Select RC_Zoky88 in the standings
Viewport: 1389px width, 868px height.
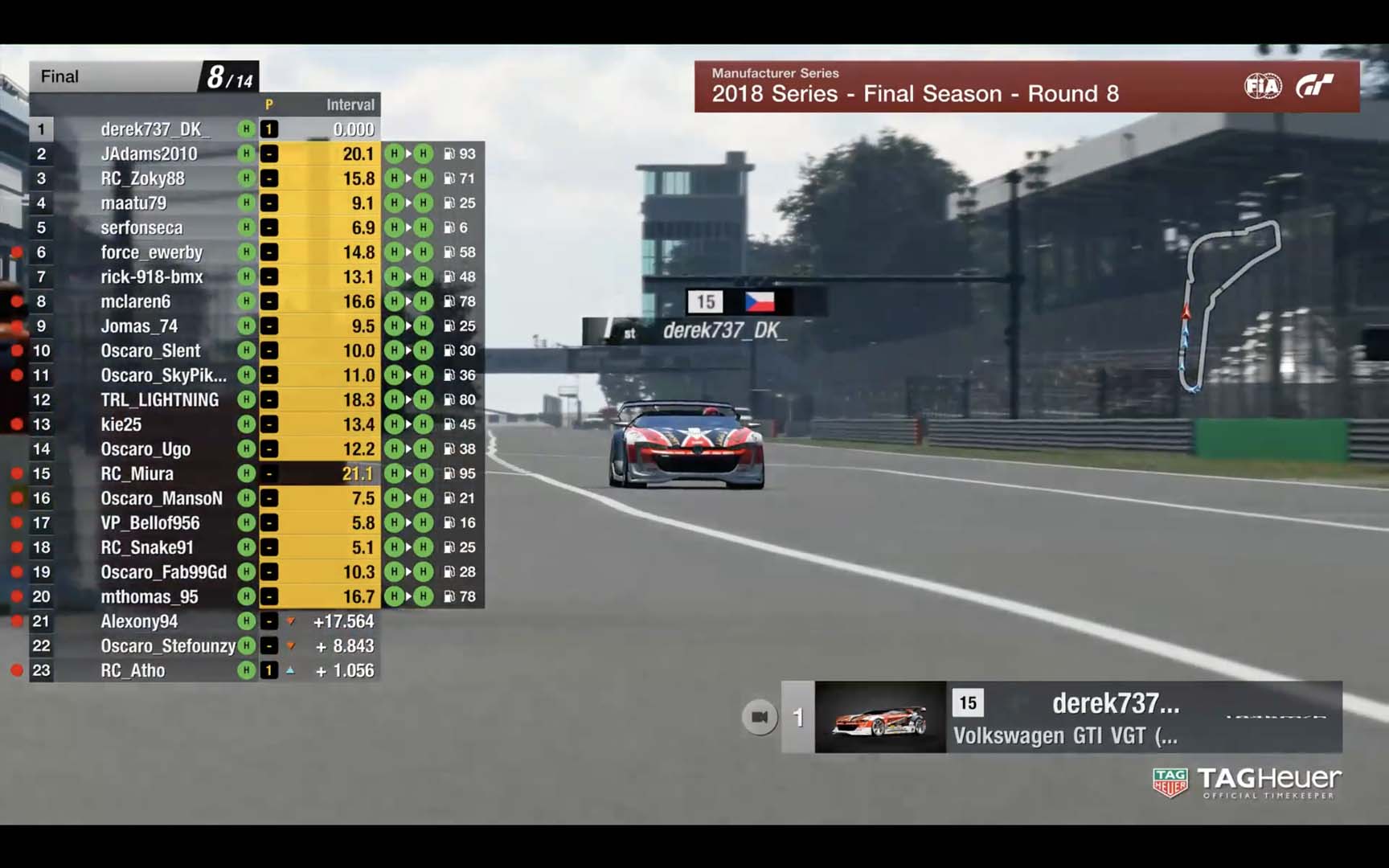tap(142, 178)
